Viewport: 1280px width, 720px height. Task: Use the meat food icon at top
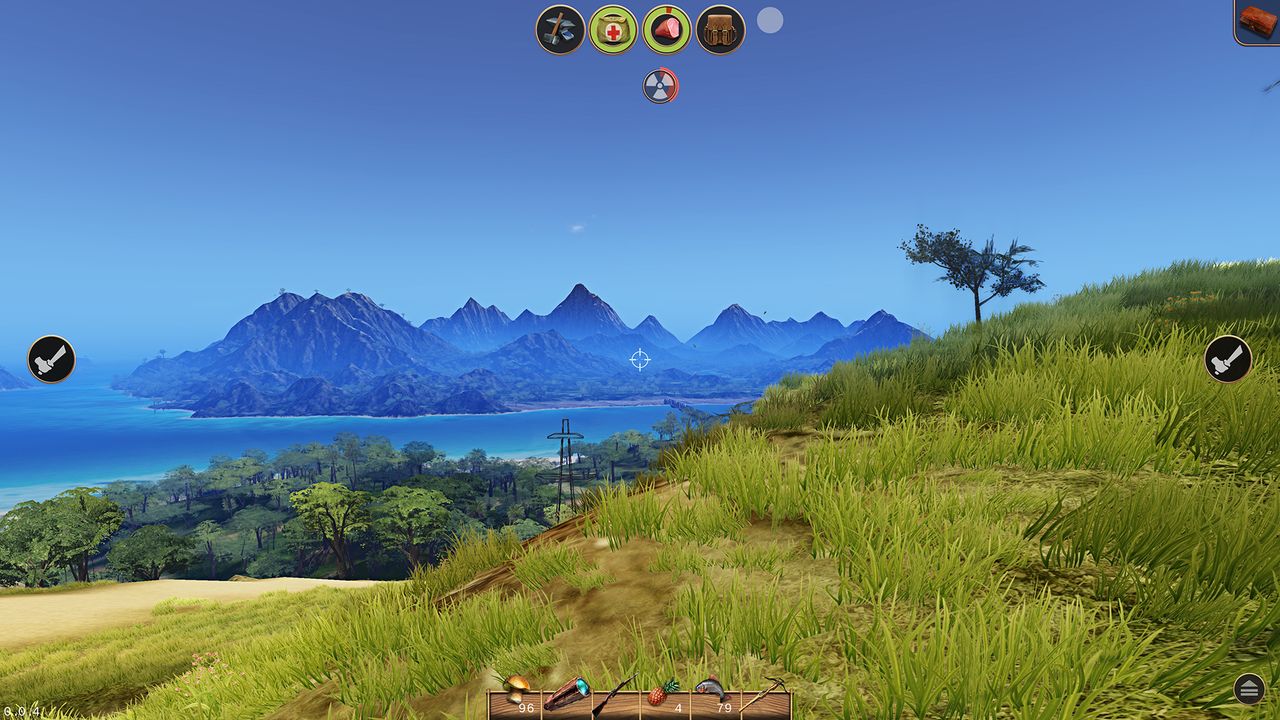click(x=667, y=28)
